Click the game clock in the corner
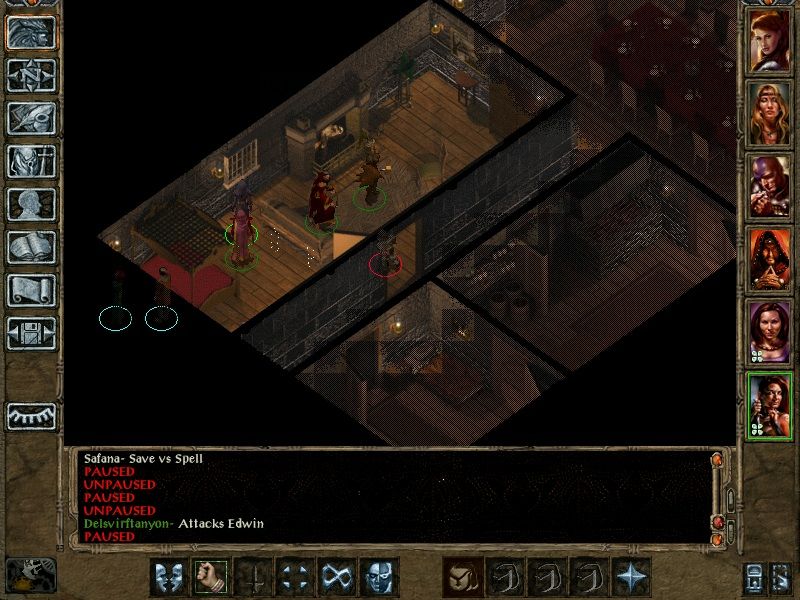The image size is (800, 600). click(x=31, y=574)
